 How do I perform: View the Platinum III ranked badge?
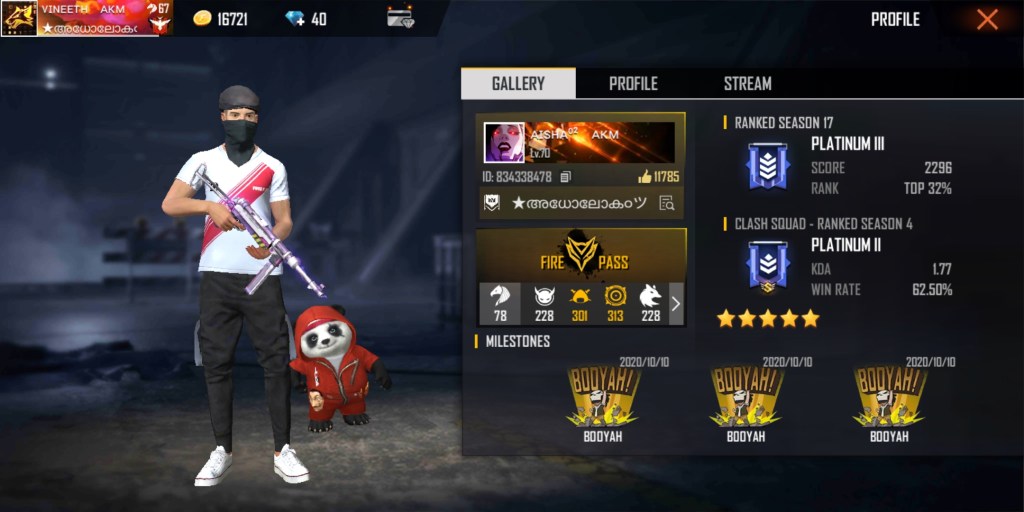pyautogui.click(x=768, y=166)
